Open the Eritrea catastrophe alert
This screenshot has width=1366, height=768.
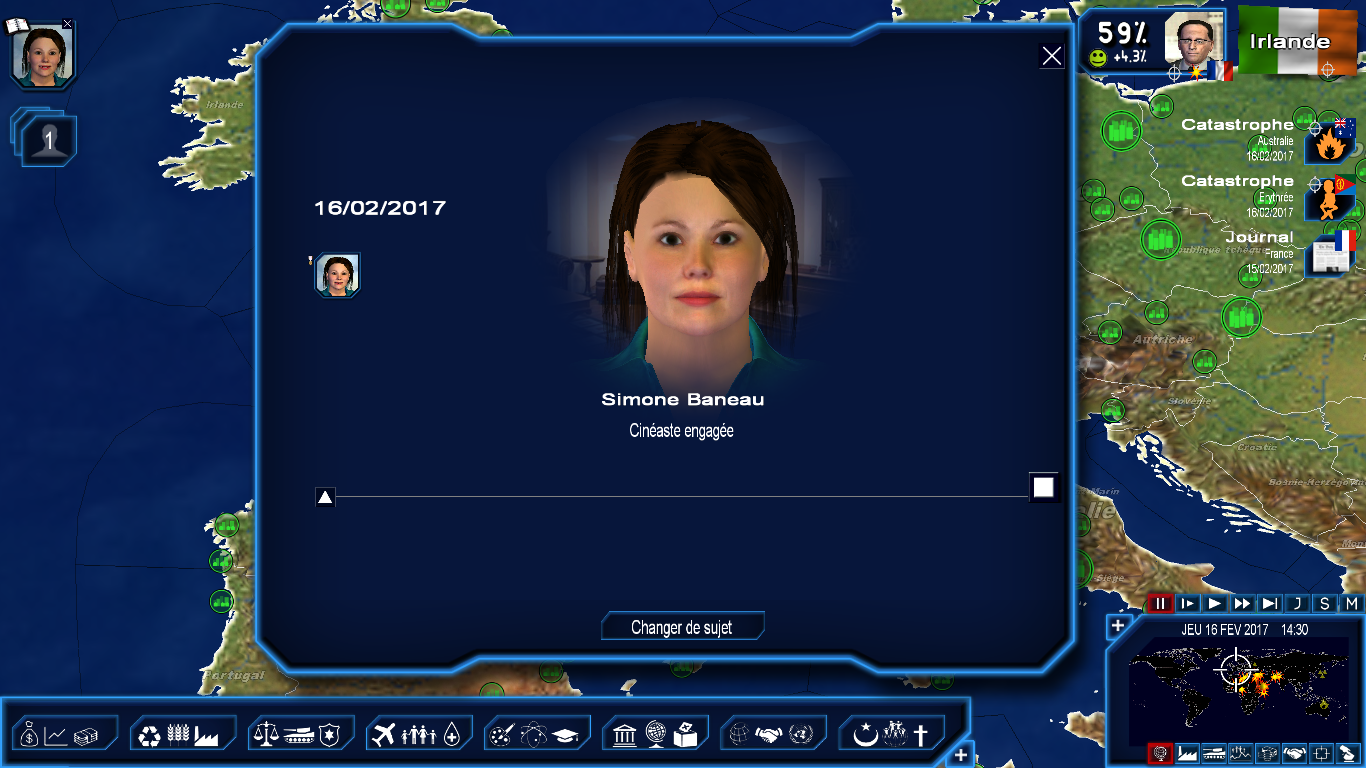[1330, 198]
